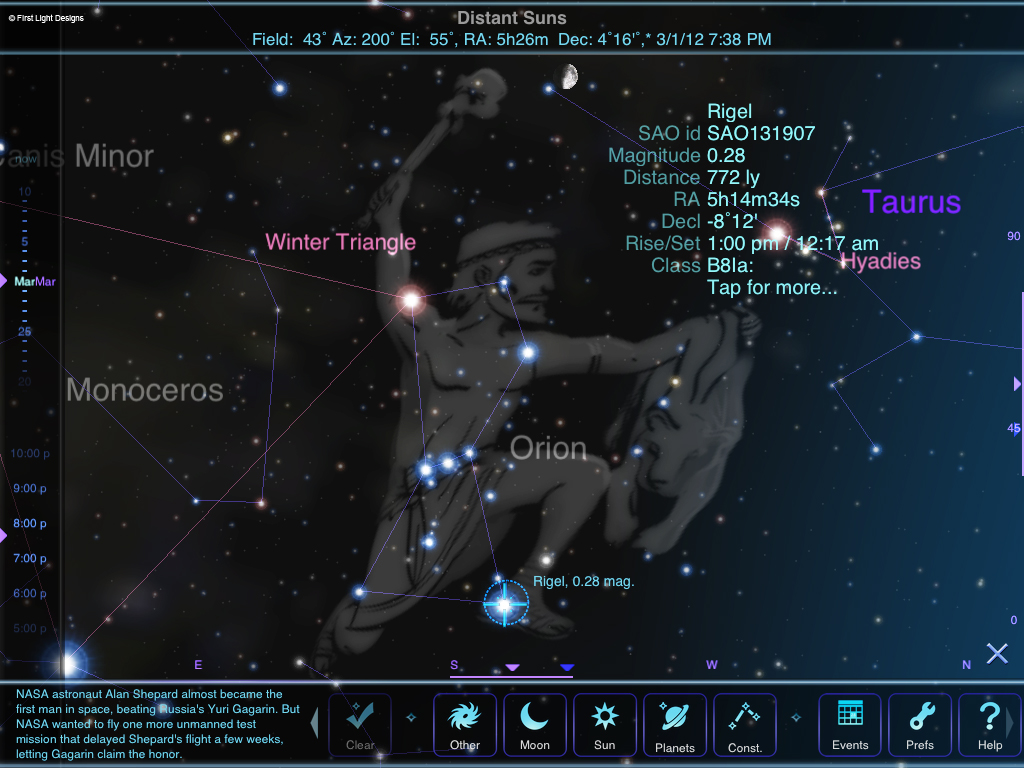Select 10:00 p on the time scale
Viewport: 1024px width, 768px height.
30,454
